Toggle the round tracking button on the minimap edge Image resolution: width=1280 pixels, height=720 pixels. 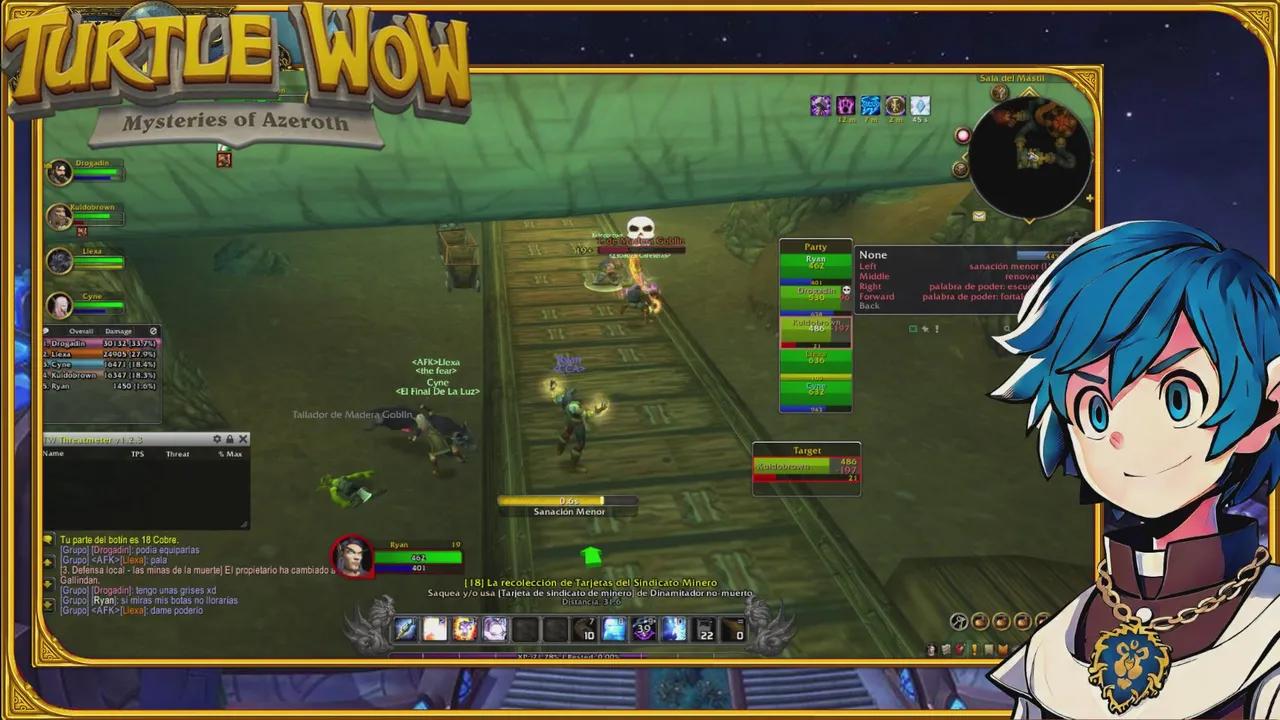point(963,135)
